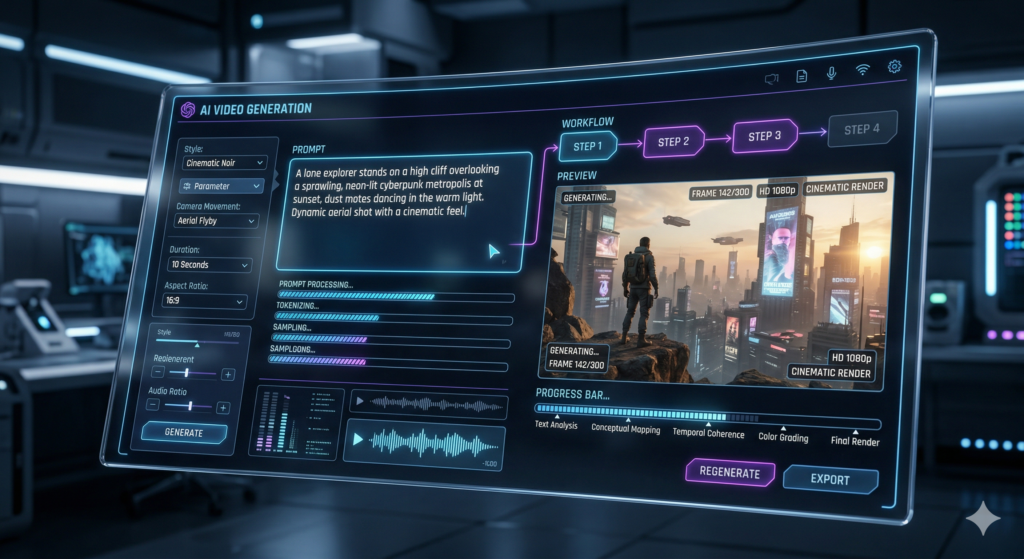Select workflow STEP 1

pos(588,147)
